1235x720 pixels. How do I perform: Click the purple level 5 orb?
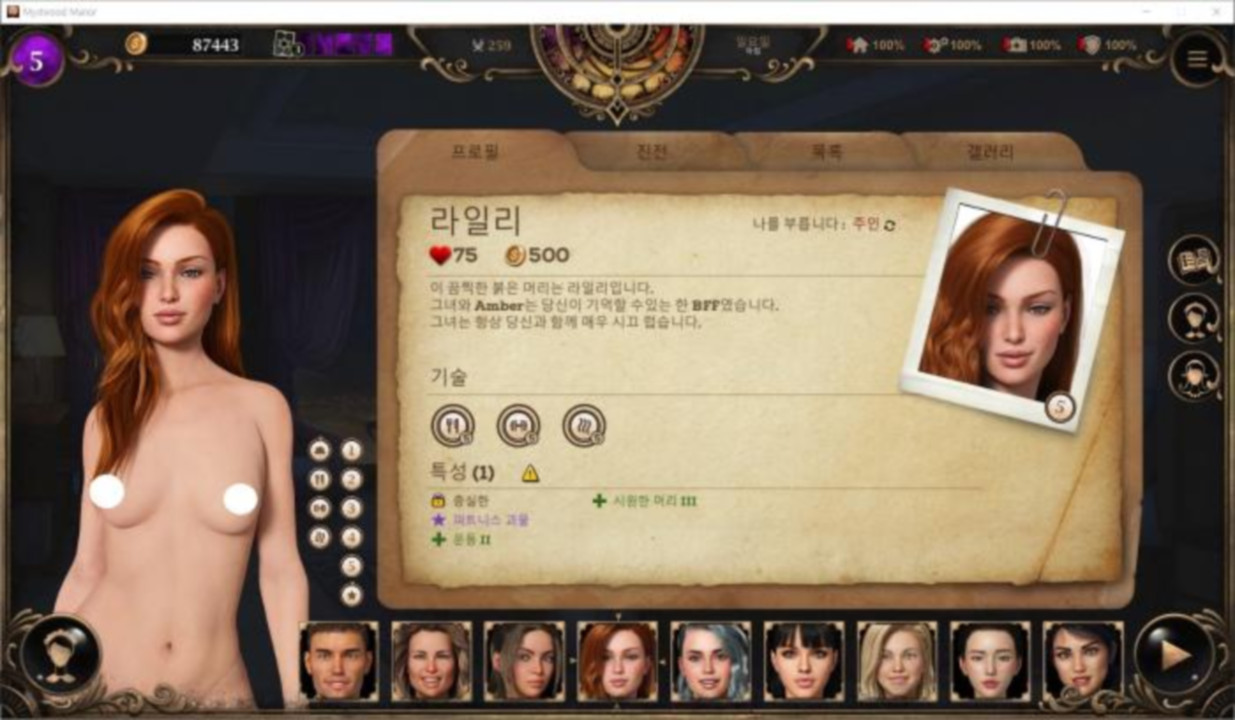click(36, 60)
